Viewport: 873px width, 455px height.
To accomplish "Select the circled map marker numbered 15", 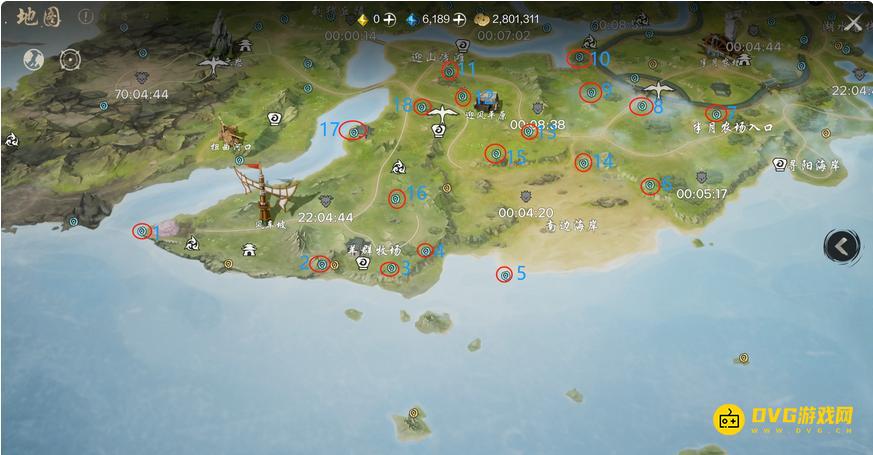I will click(x=494, y=153).
